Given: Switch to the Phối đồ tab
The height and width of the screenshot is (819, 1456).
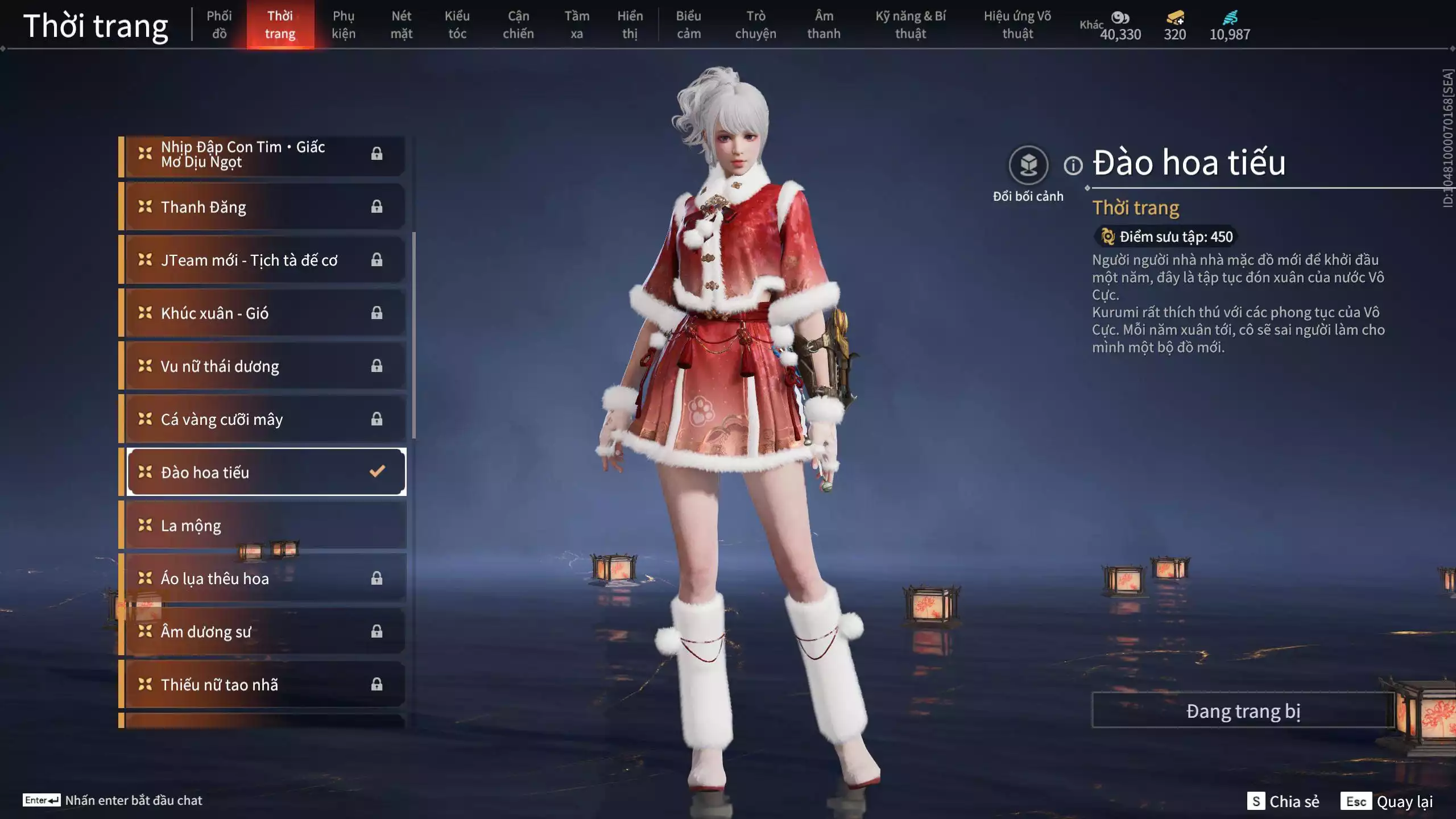Looking at the screenshot, I should pos(219,24).
